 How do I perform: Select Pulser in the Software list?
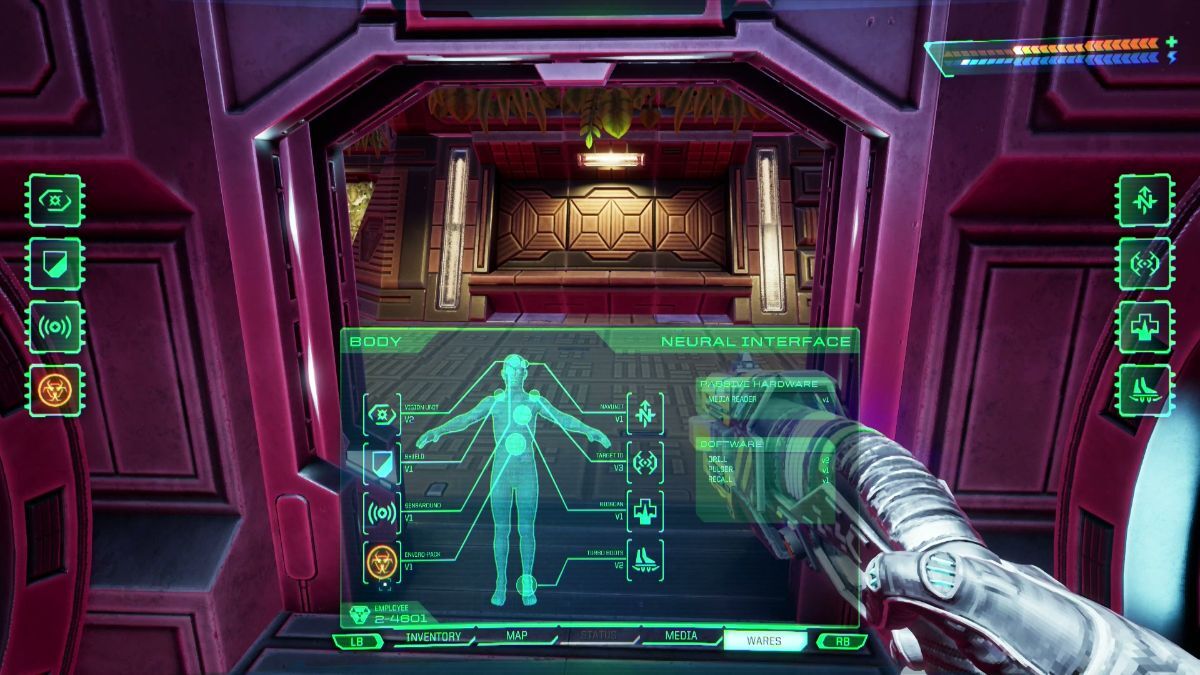coord(721,469)
